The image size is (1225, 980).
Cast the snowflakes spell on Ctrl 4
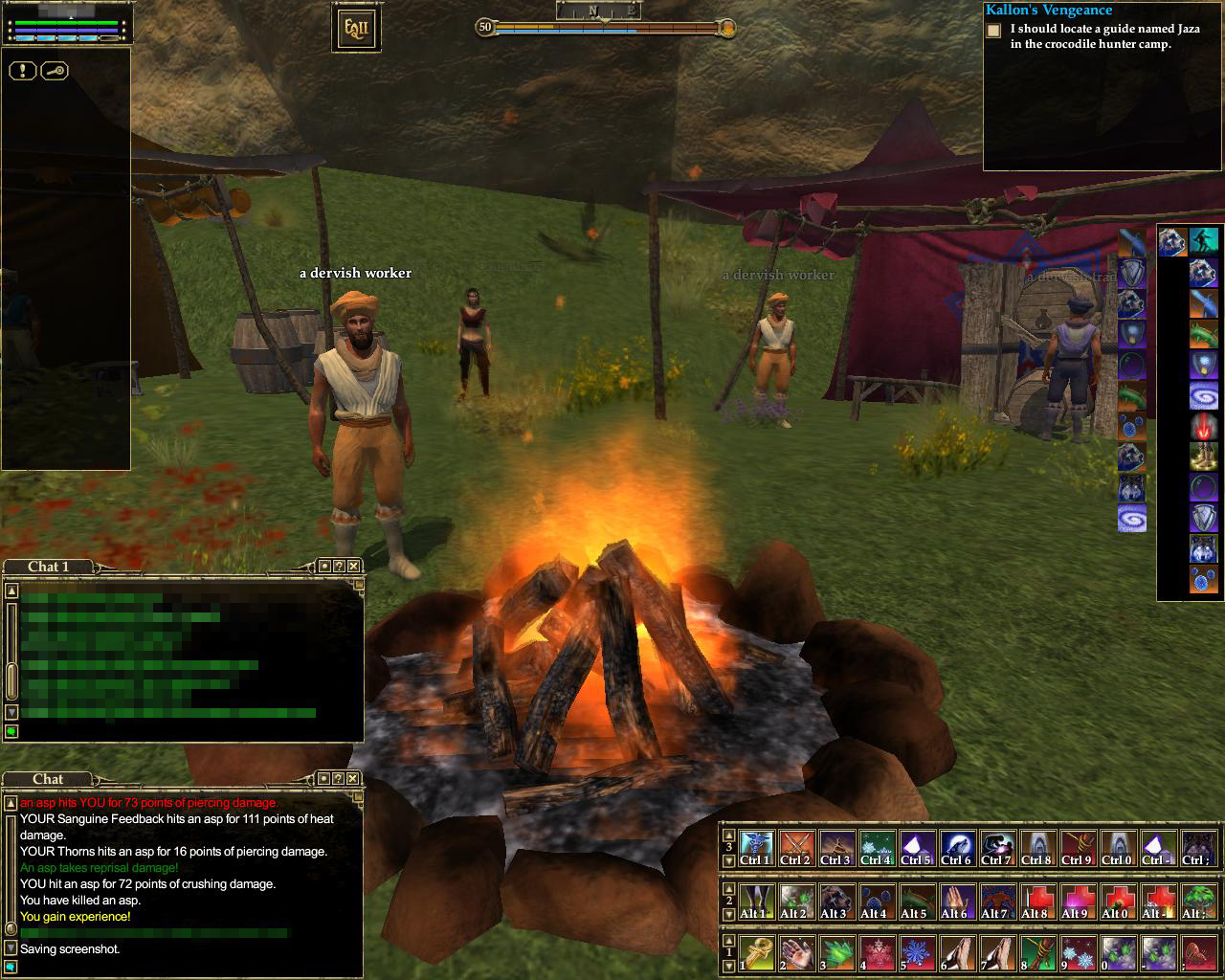[875, 847]
